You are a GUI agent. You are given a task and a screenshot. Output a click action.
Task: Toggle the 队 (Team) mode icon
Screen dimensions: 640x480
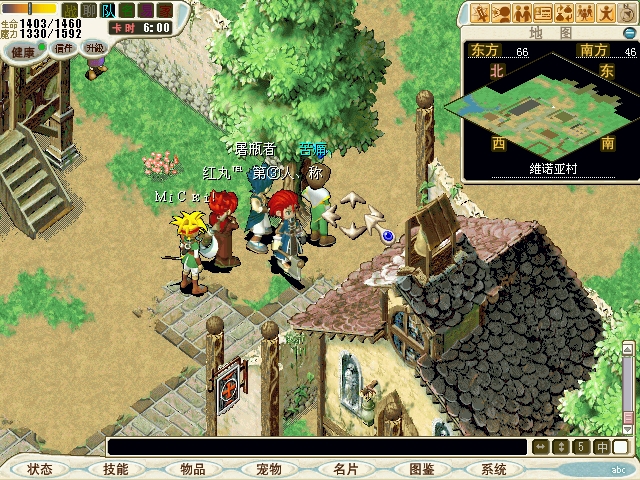[x=107, y=10]
